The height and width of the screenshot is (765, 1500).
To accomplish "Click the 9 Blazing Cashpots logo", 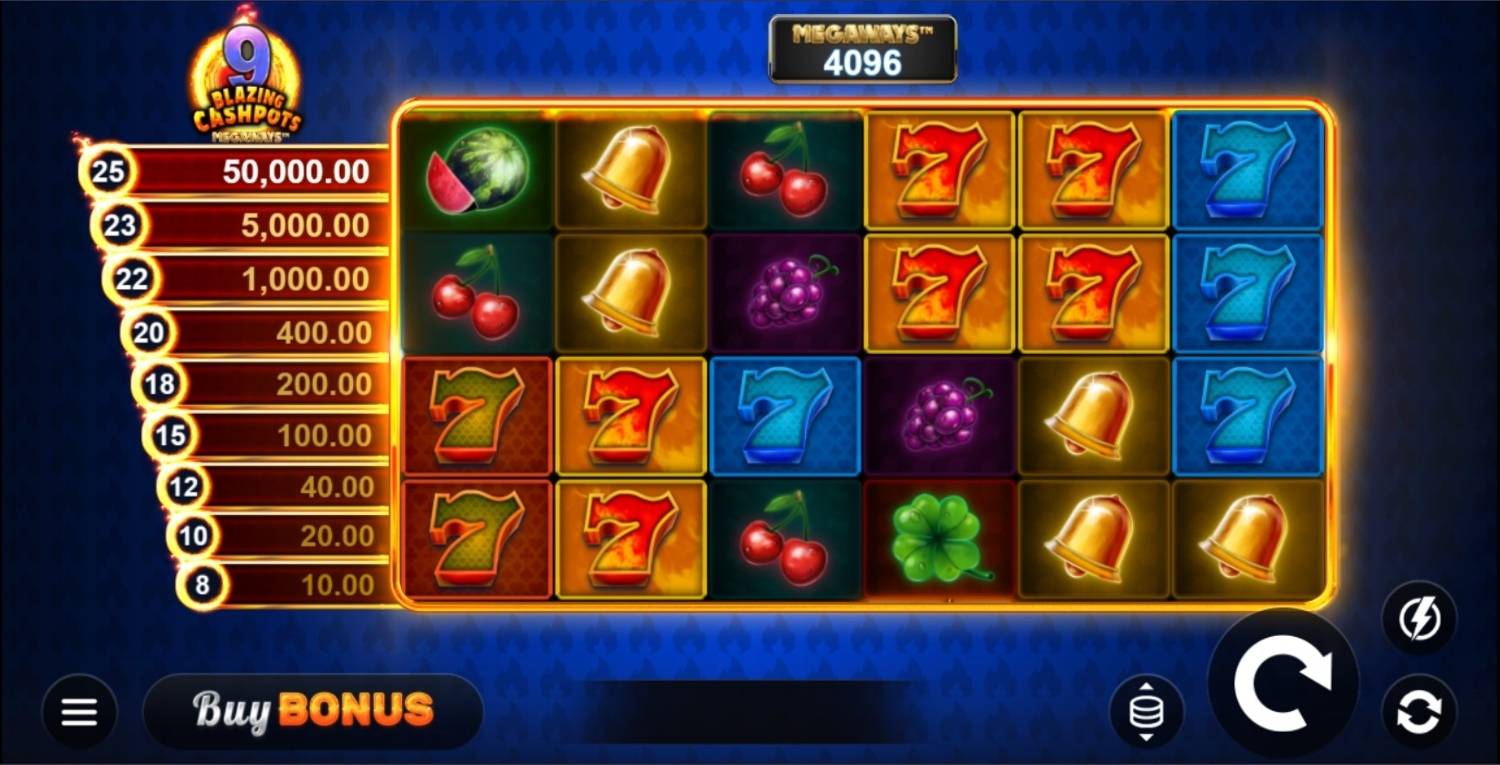I will [245, 70].
